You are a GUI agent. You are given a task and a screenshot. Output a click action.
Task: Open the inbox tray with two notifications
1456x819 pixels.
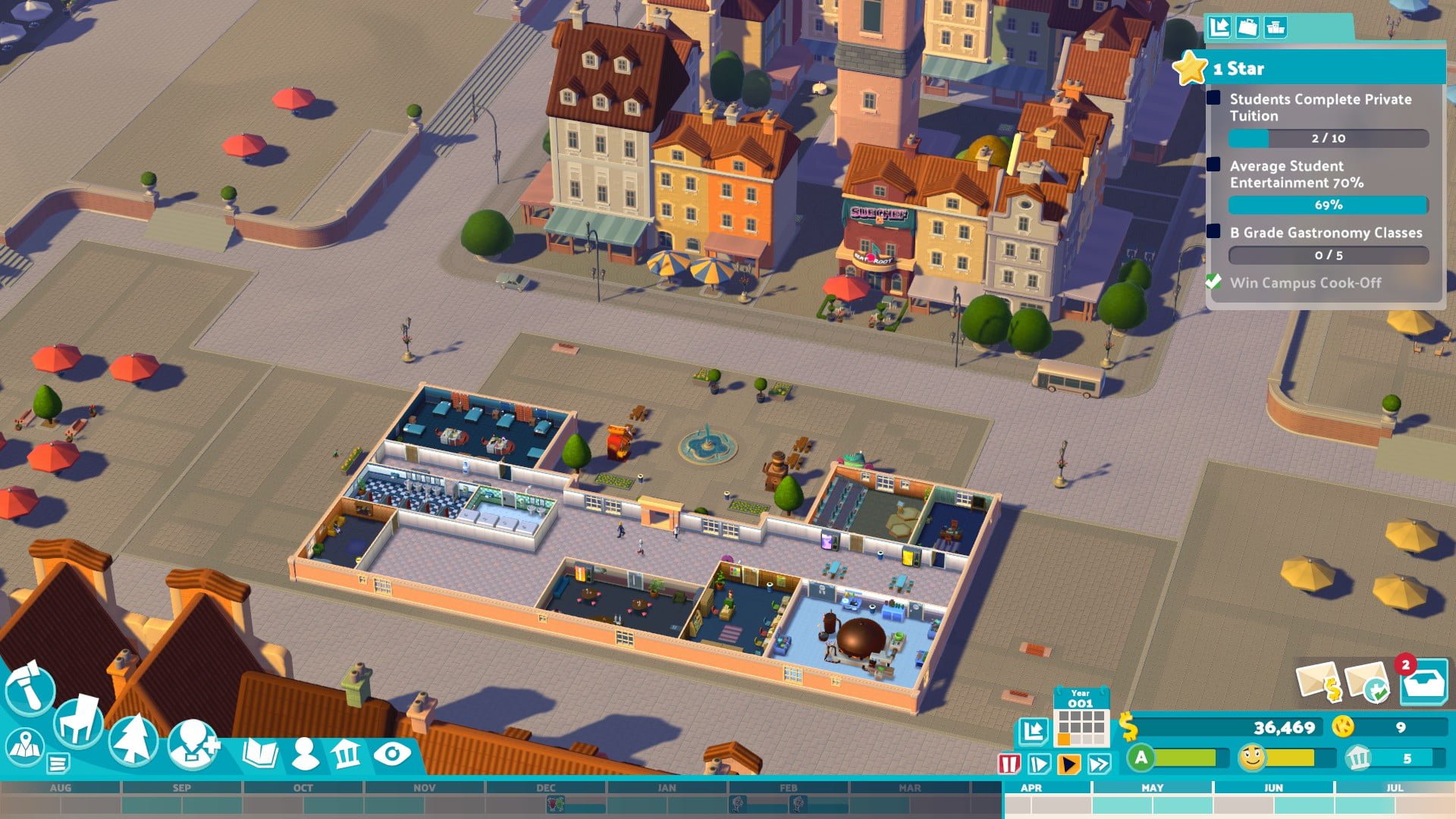tap(1423, 682)
